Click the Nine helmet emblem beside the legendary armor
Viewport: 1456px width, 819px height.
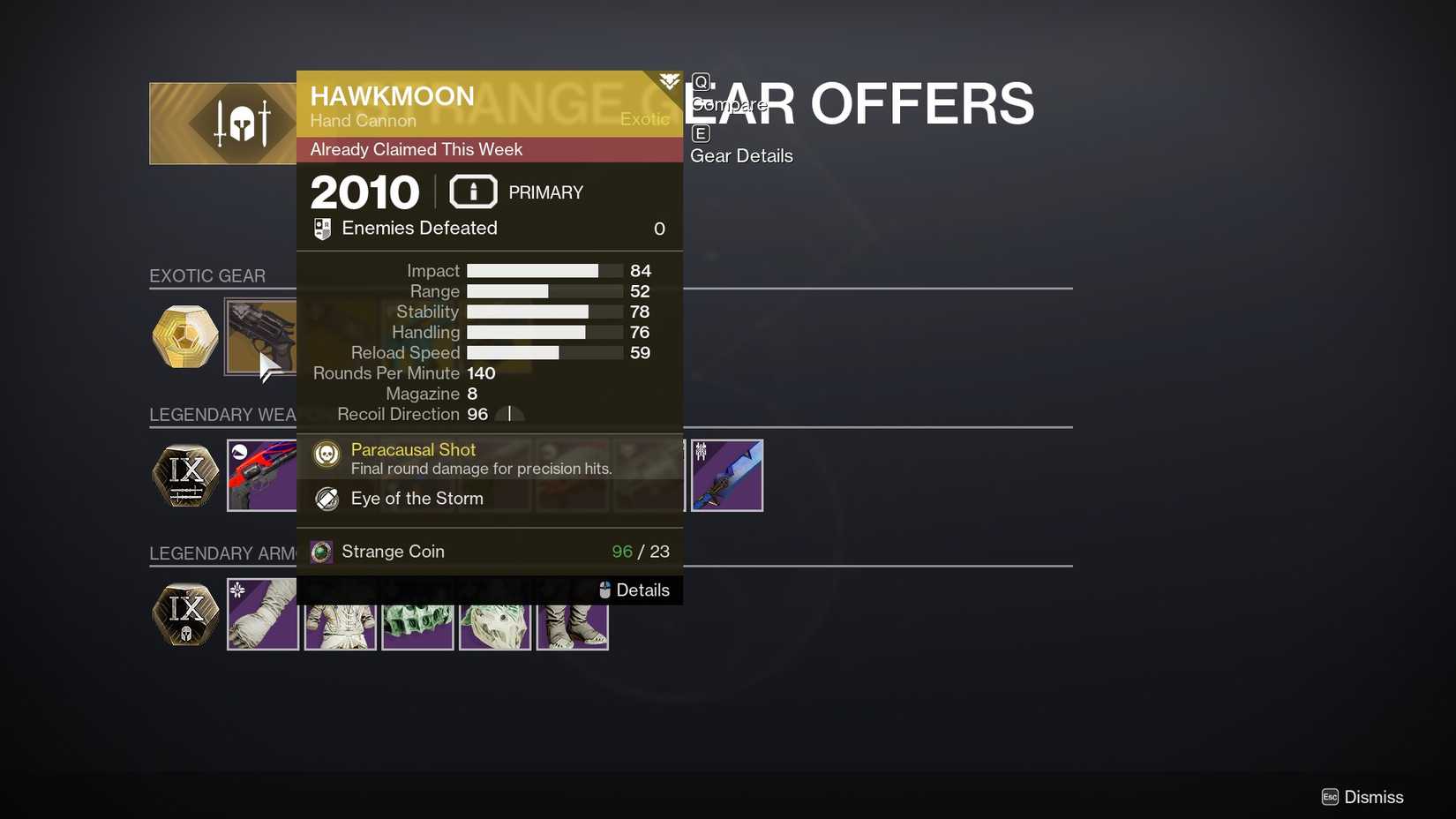point(185,613)
